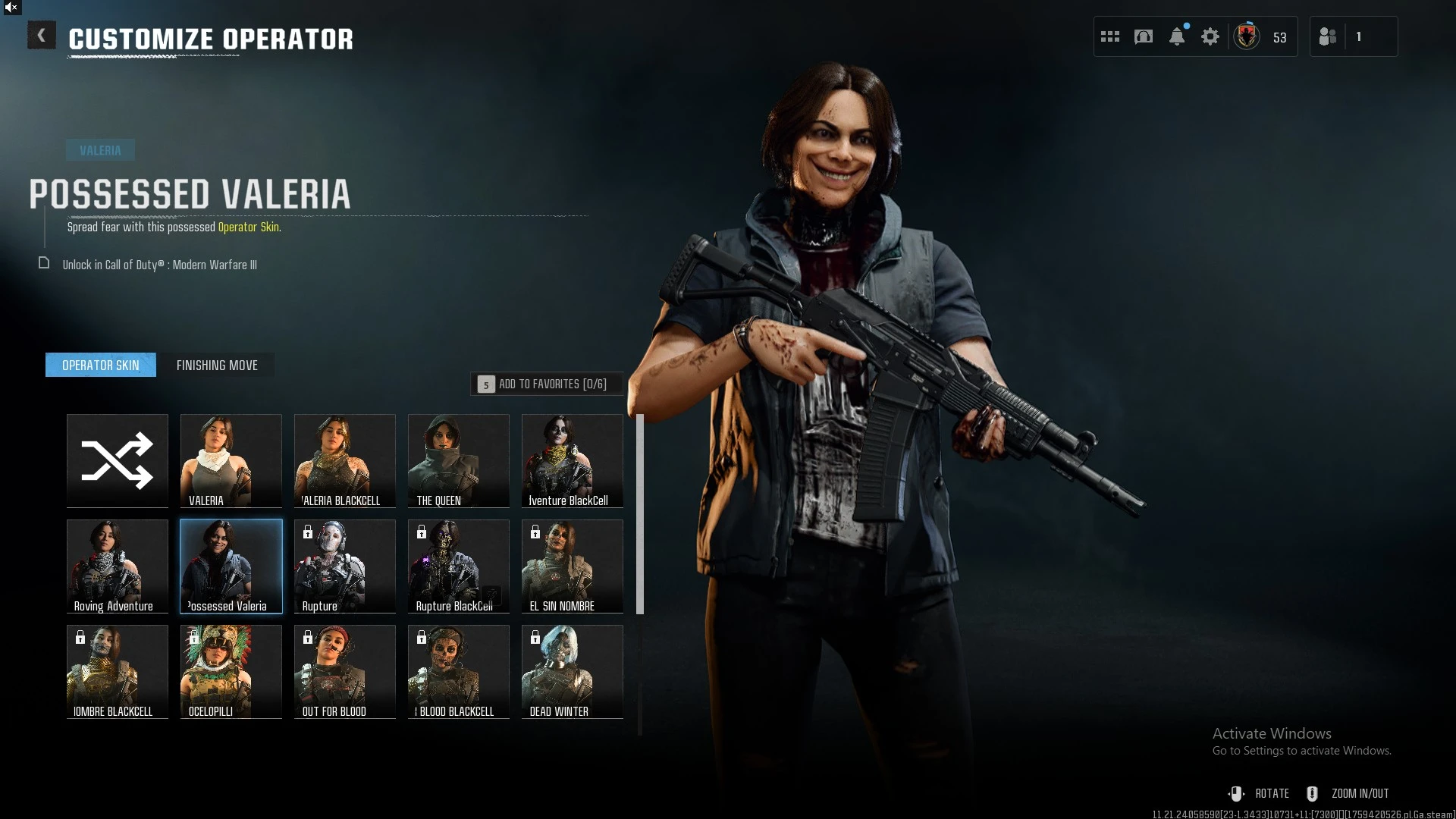The image size is (1456, 819).
Task: Choose the Possessed Valeria skin tile
Action: [231, 566]
